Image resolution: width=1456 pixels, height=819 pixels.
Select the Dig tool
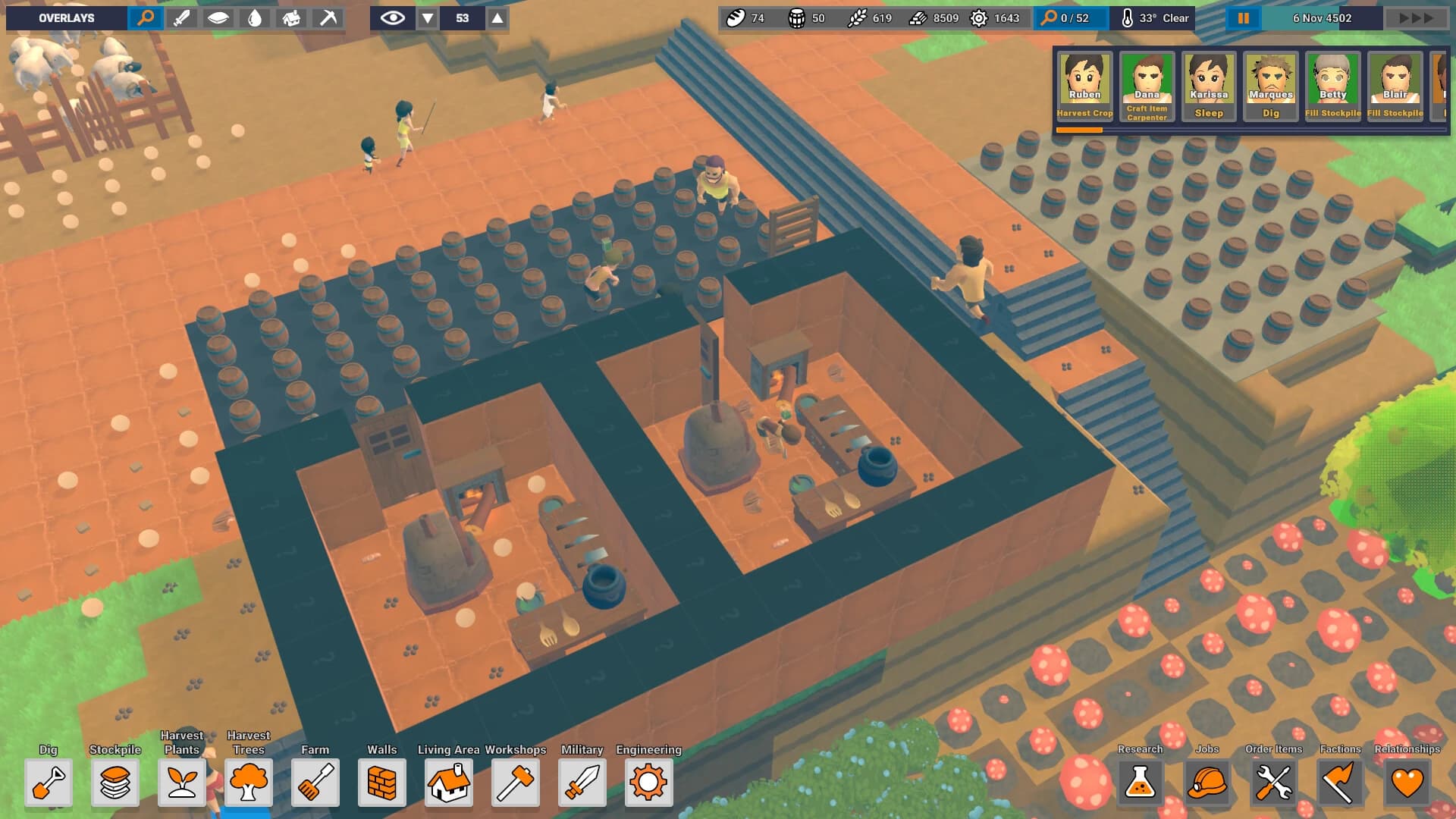coord(49,783)
